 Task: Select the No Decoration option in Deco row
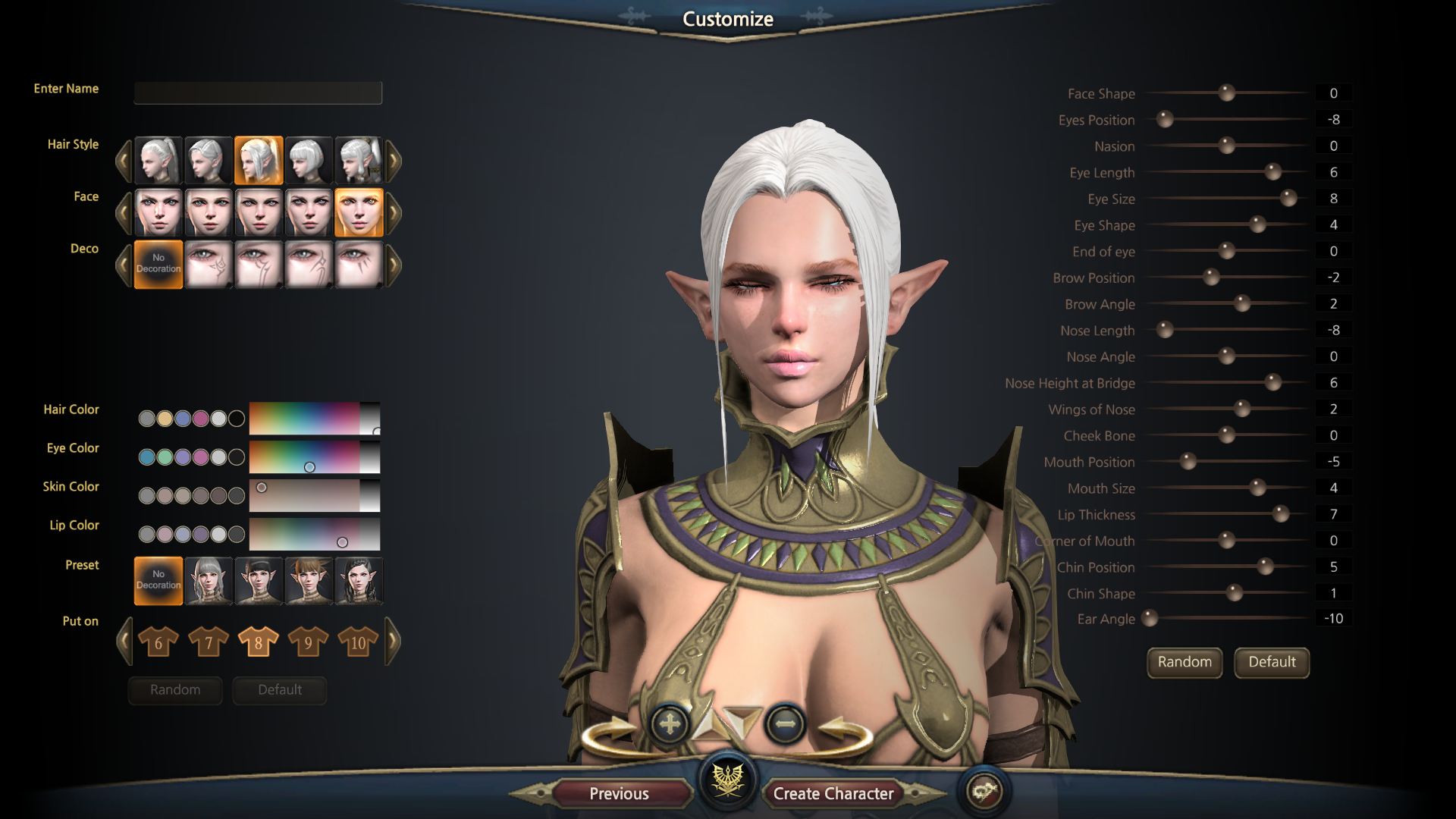tap(158, 264)
